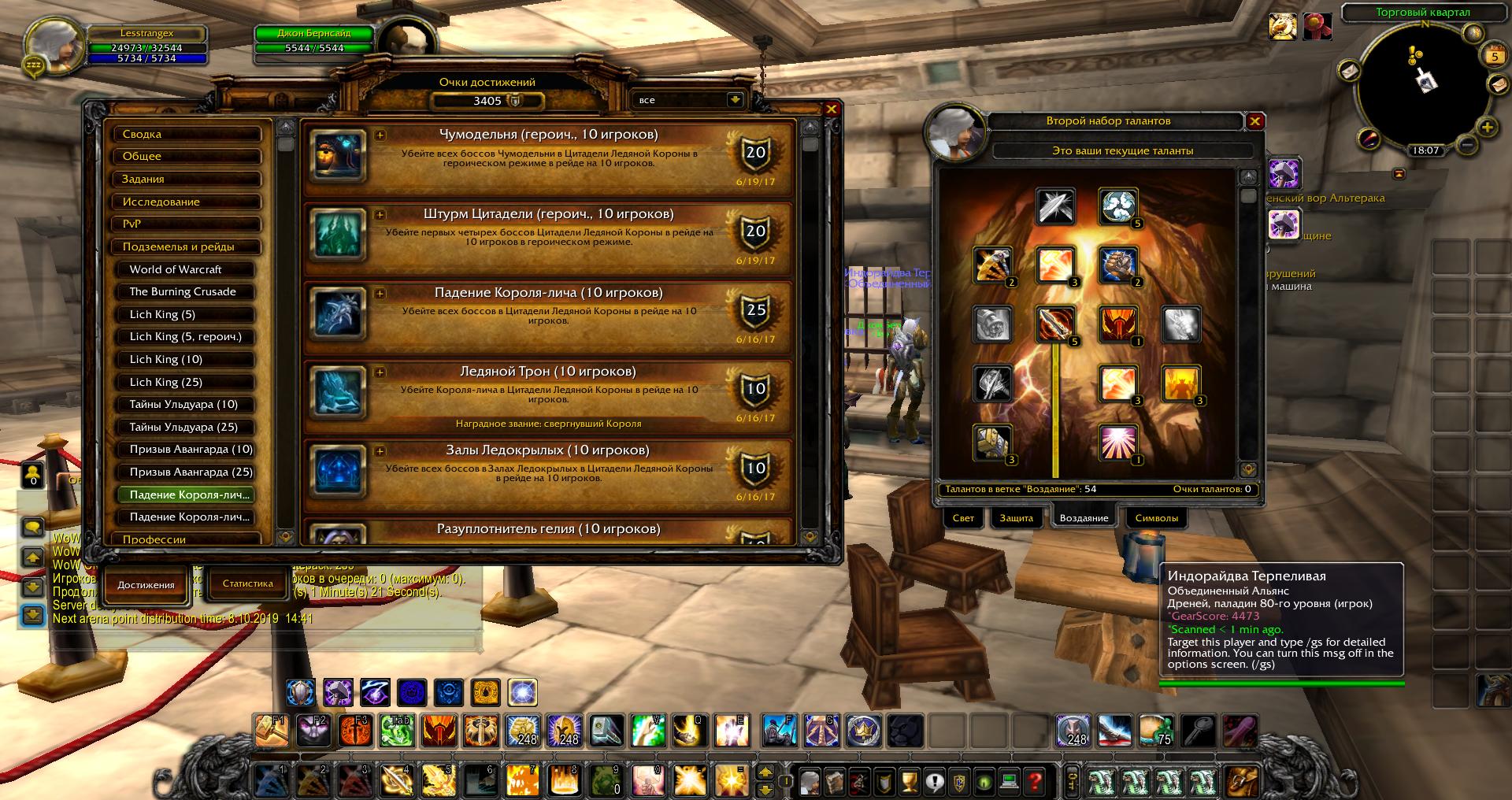The image size is (1512, 800).
Task: Expand the Ледяной Трон (10 игроков) achievement
Action: [380, 372]
